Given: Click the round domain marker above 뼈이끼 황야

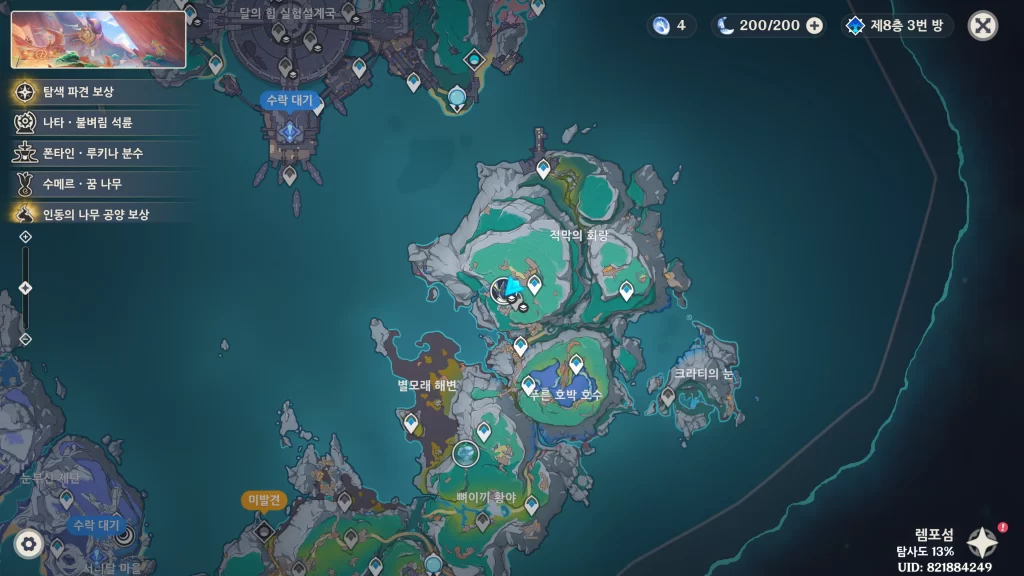Looking at the screenshot, I should point(465,455).
